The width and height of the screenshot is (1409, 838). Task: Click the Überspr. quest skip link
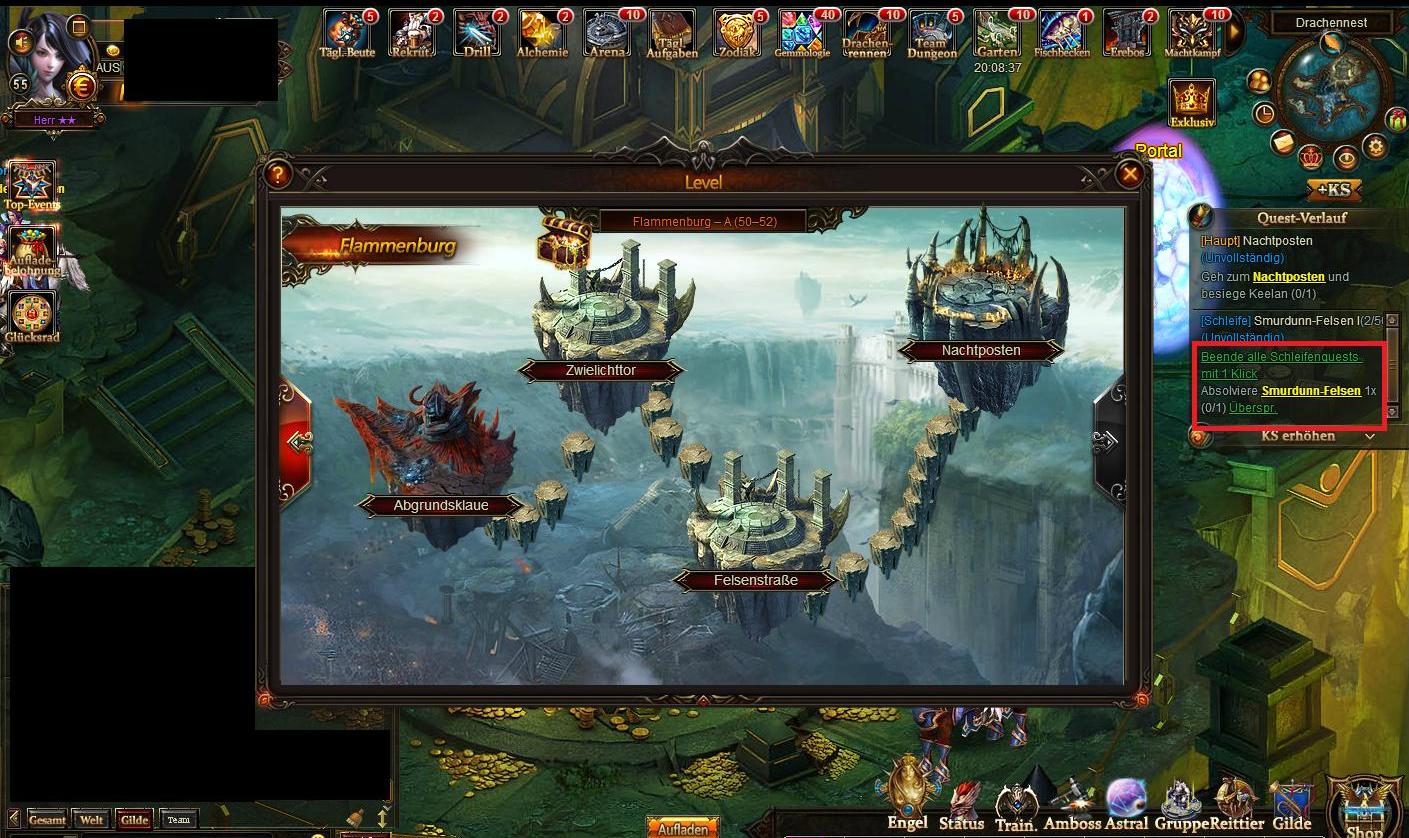(x=1253, y=407)
